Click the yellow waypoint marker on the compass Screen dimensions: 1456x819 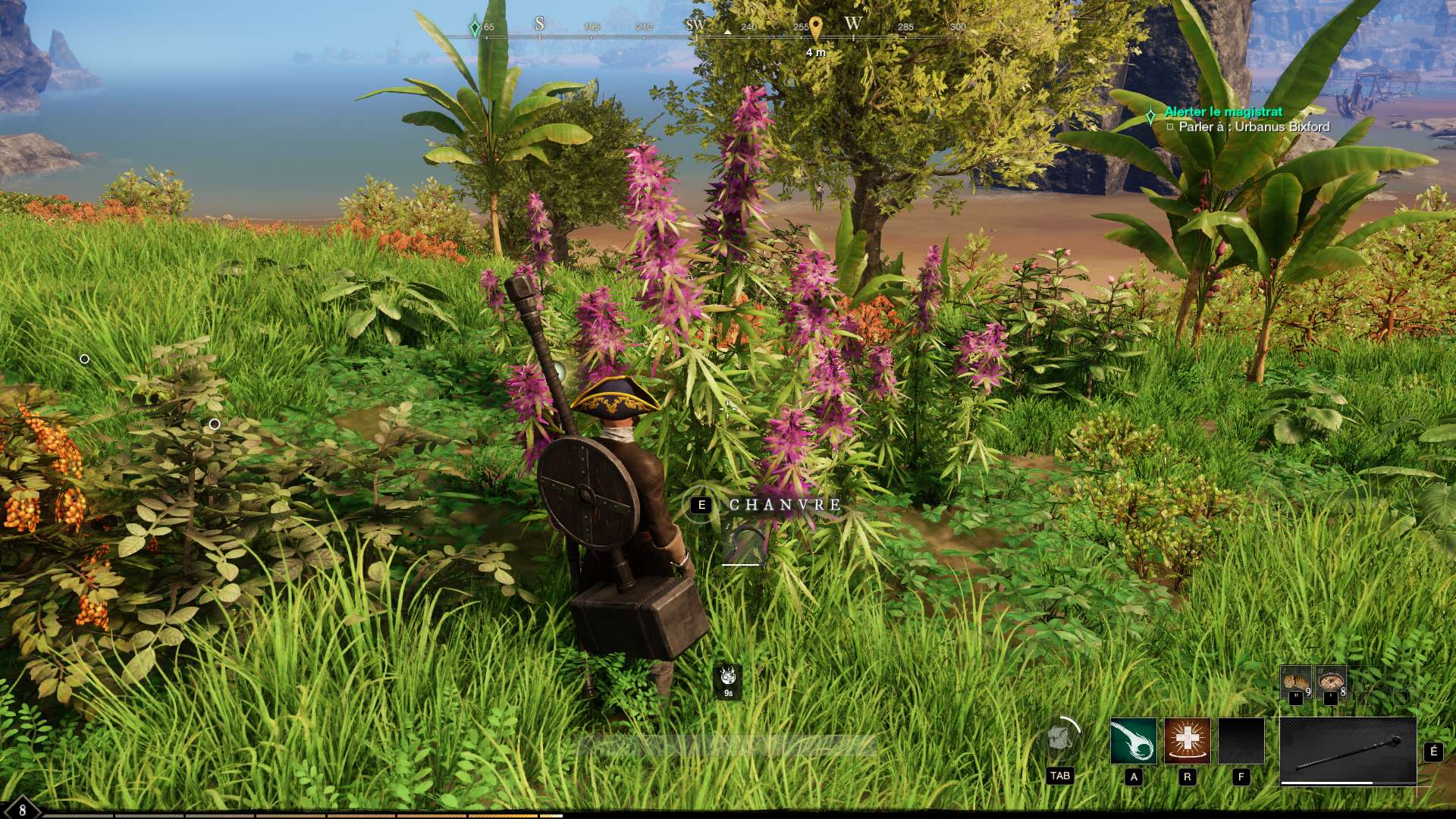click(x=815, y=29)
